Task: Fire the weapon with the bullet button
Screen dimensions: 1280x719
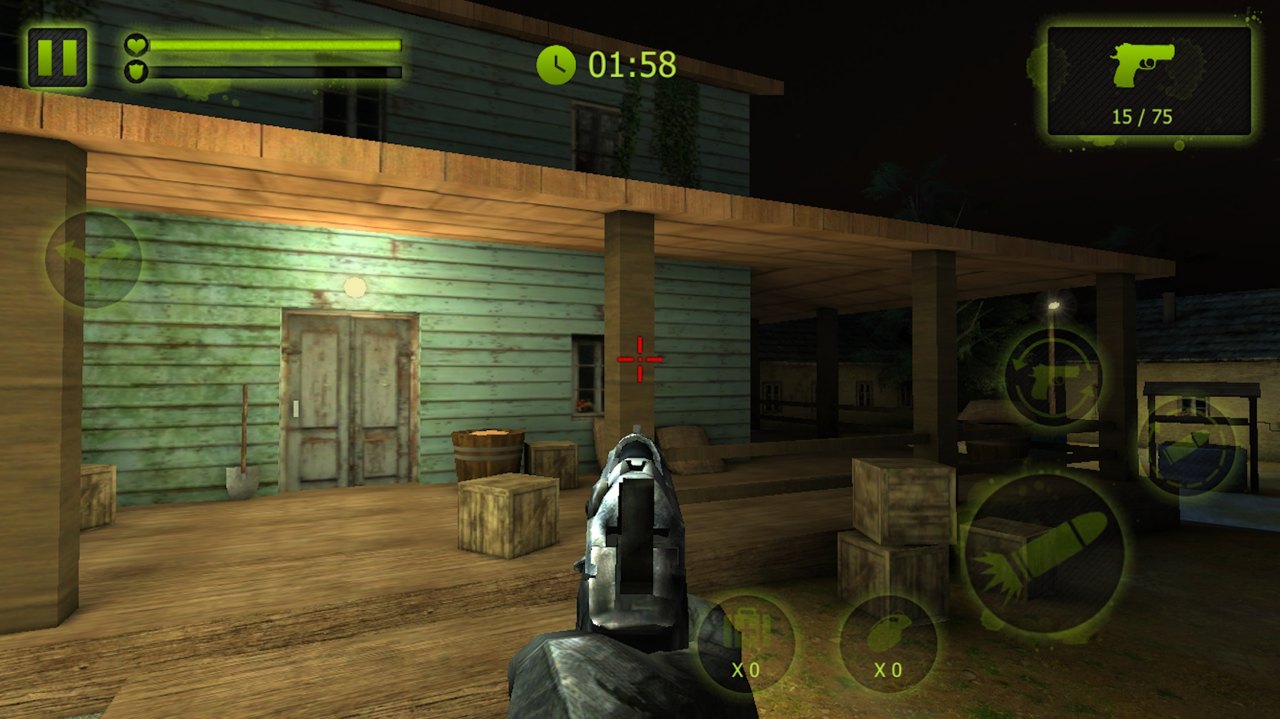Action: [x=1043, y=553]
